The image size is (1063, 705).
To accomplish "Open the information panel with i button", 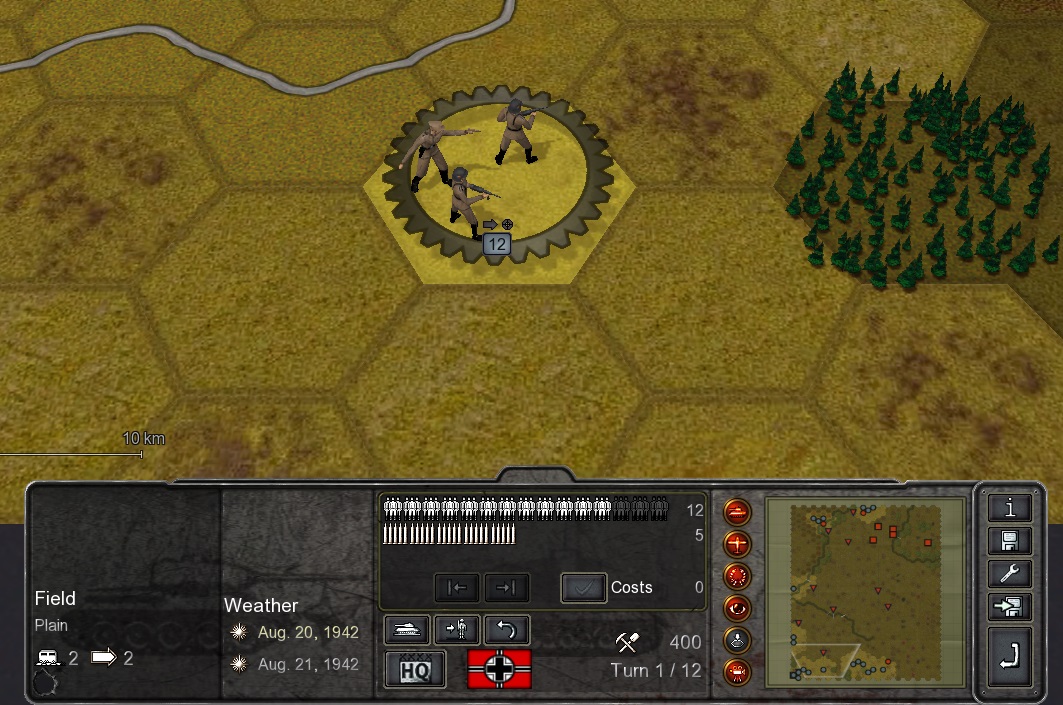I will (x=1010, y=507).
